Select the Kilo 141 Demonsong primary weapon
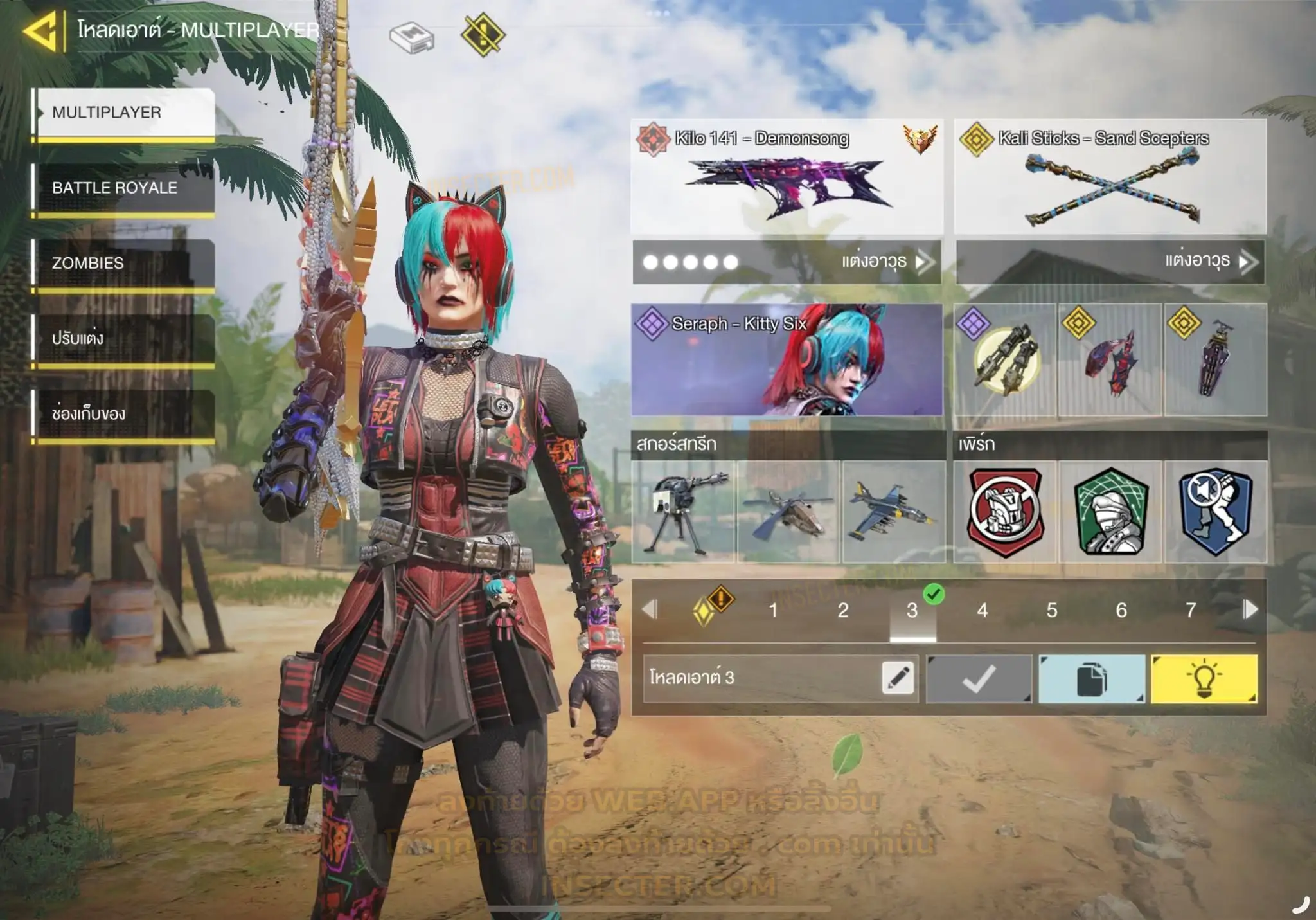Screen dimensions: 1316x920 click(787, 177)
